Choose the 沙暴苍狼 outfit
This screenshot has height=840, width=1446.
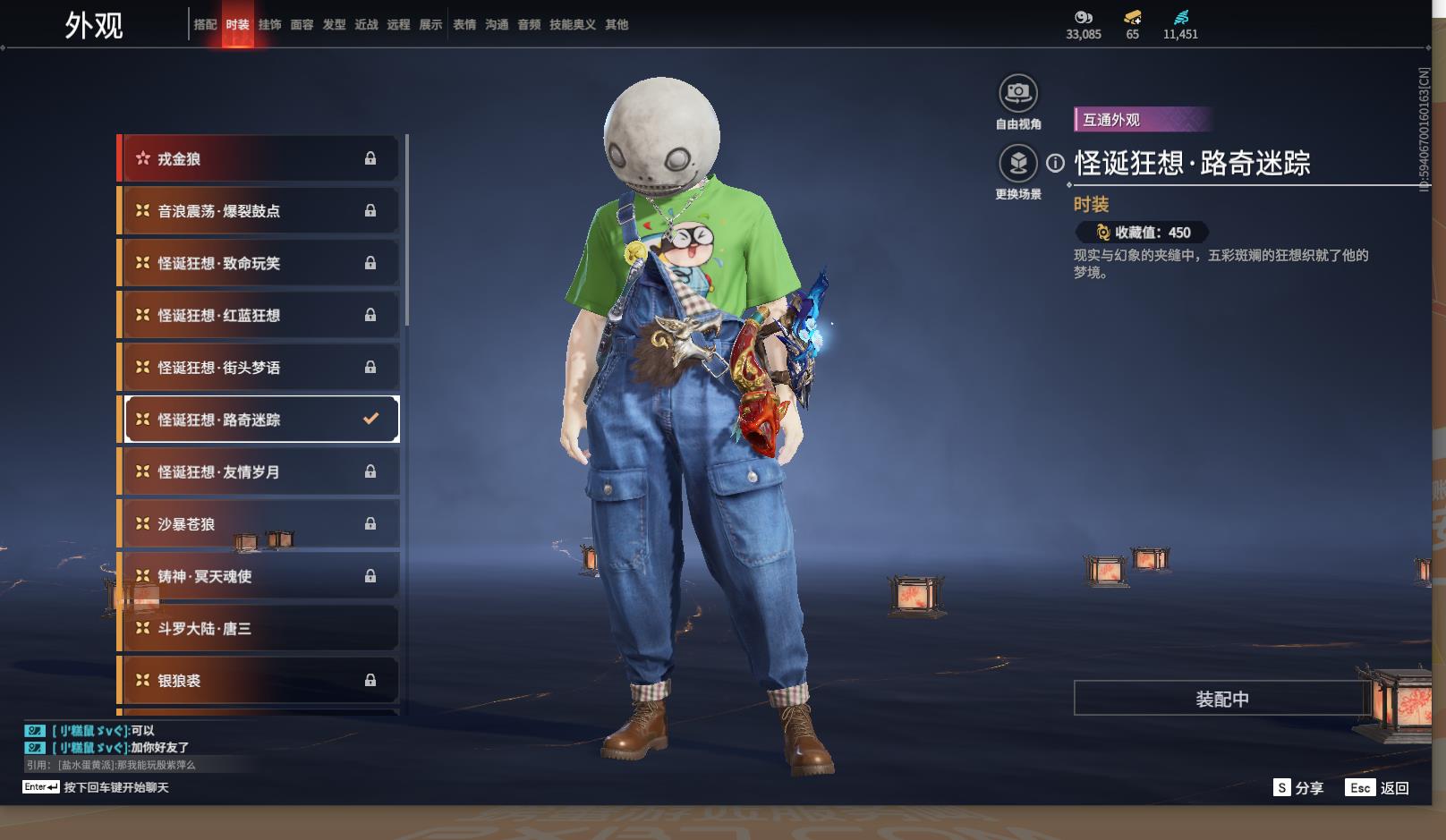point(259,524)
